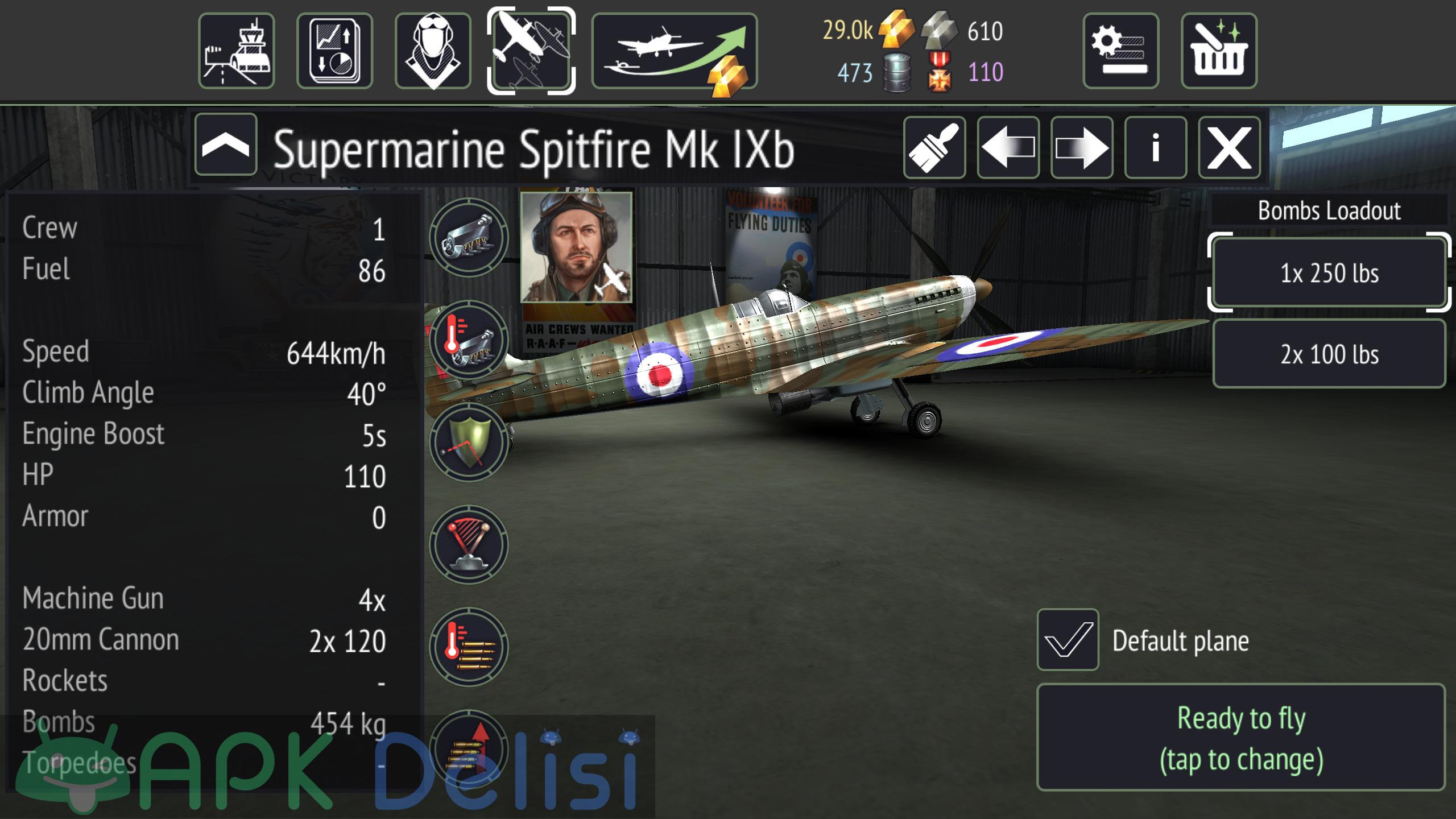Show plane info
Screen dimensions: 1456x819
[x=1156, y=148]
